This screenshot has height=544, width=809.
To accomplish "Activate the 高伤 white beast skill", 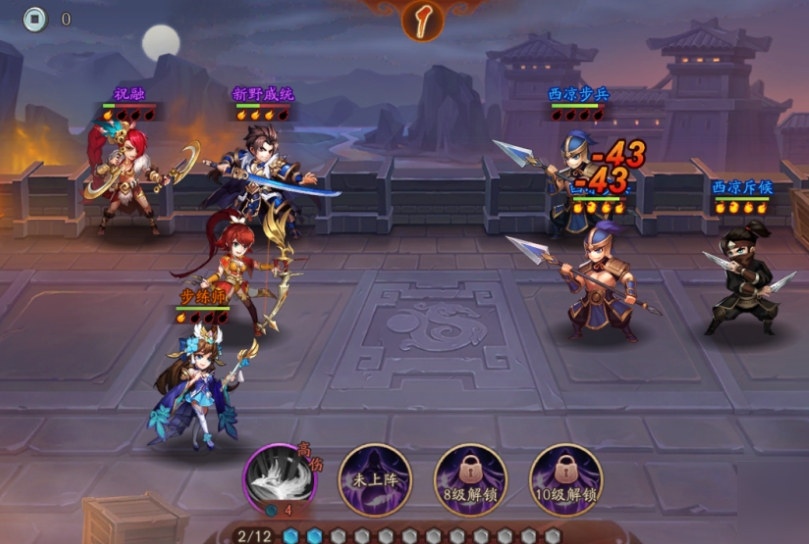I will 280,479.
